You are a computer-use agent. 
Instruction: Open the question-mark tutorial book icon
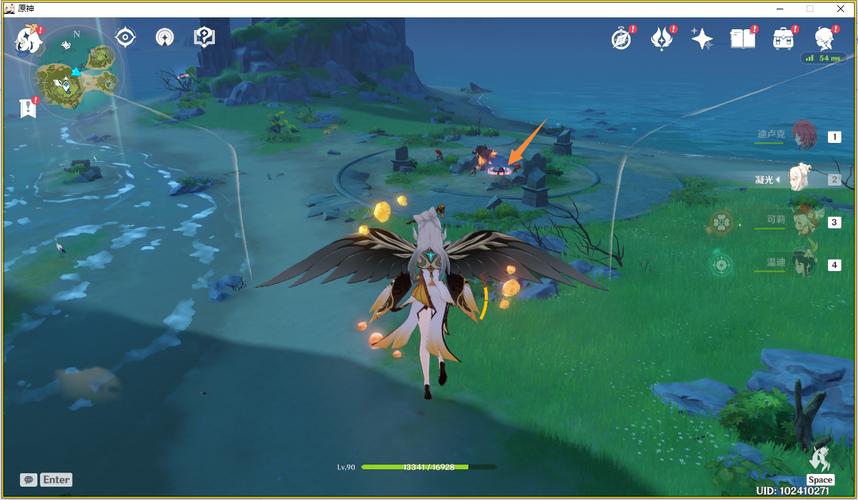point(204,38)
